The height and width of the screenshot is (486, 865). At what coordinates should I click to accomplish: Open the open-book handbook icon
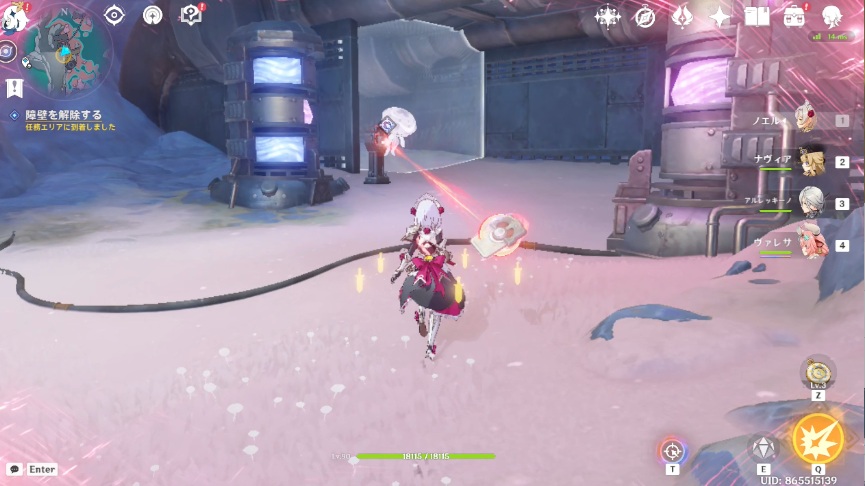click(x=757, y=16)
